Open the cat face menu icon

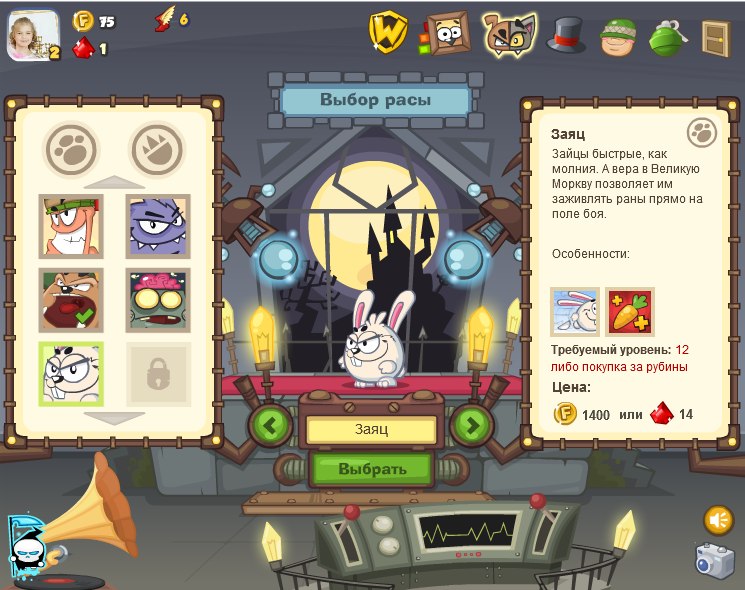click(x=508, y=34)
